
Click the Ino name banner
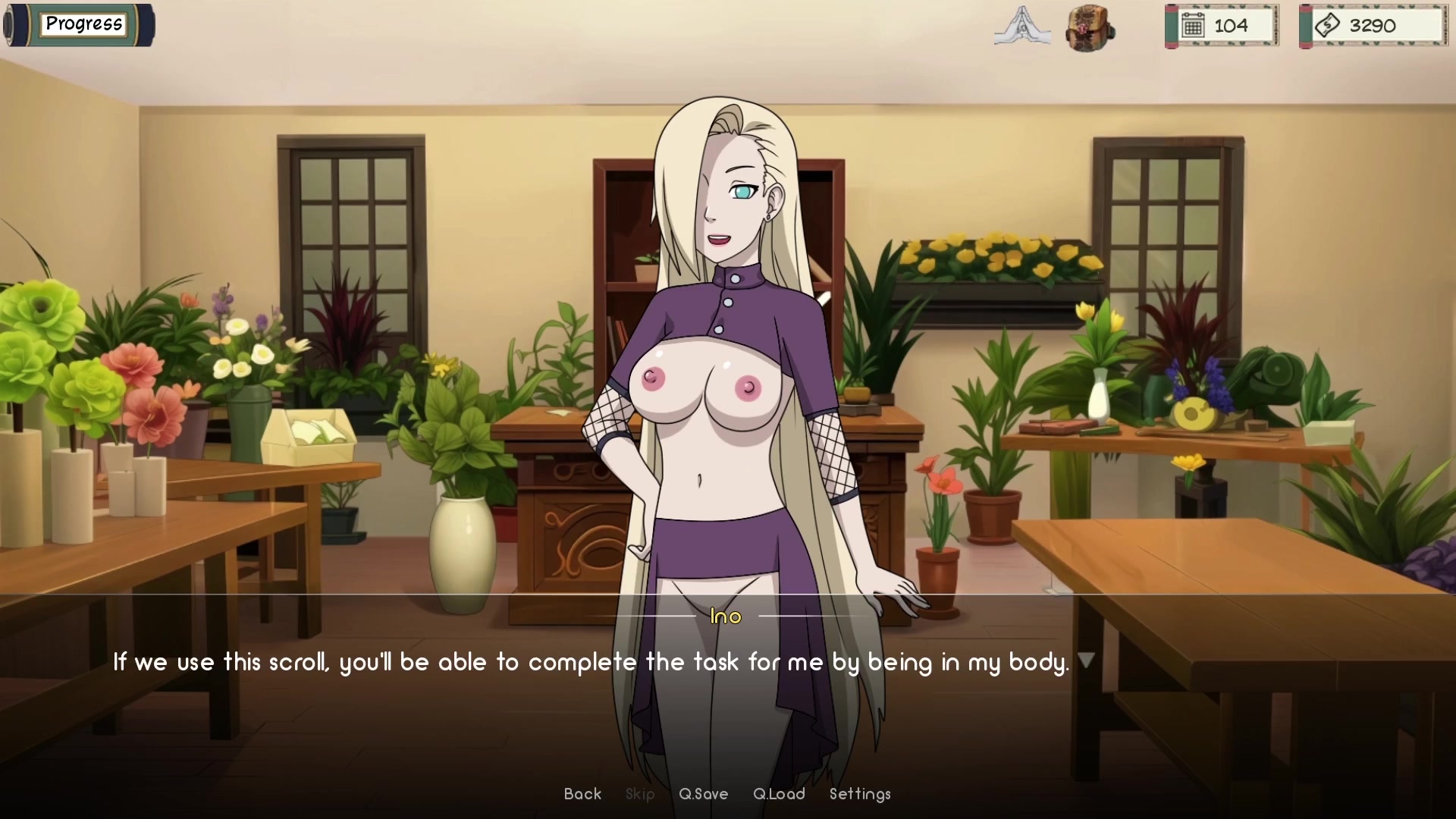(726, 617)
